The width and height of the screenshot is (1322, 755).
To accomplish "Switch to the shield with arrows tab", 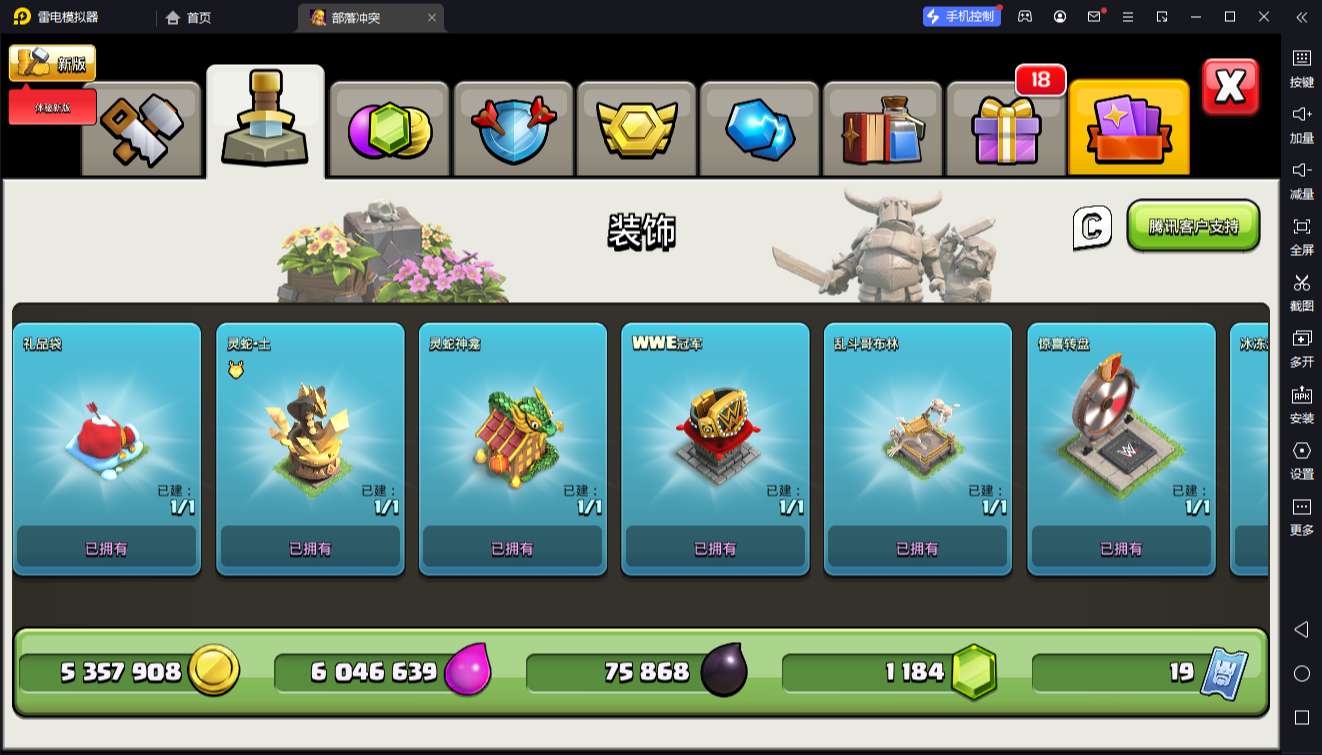I will point(513,130).
